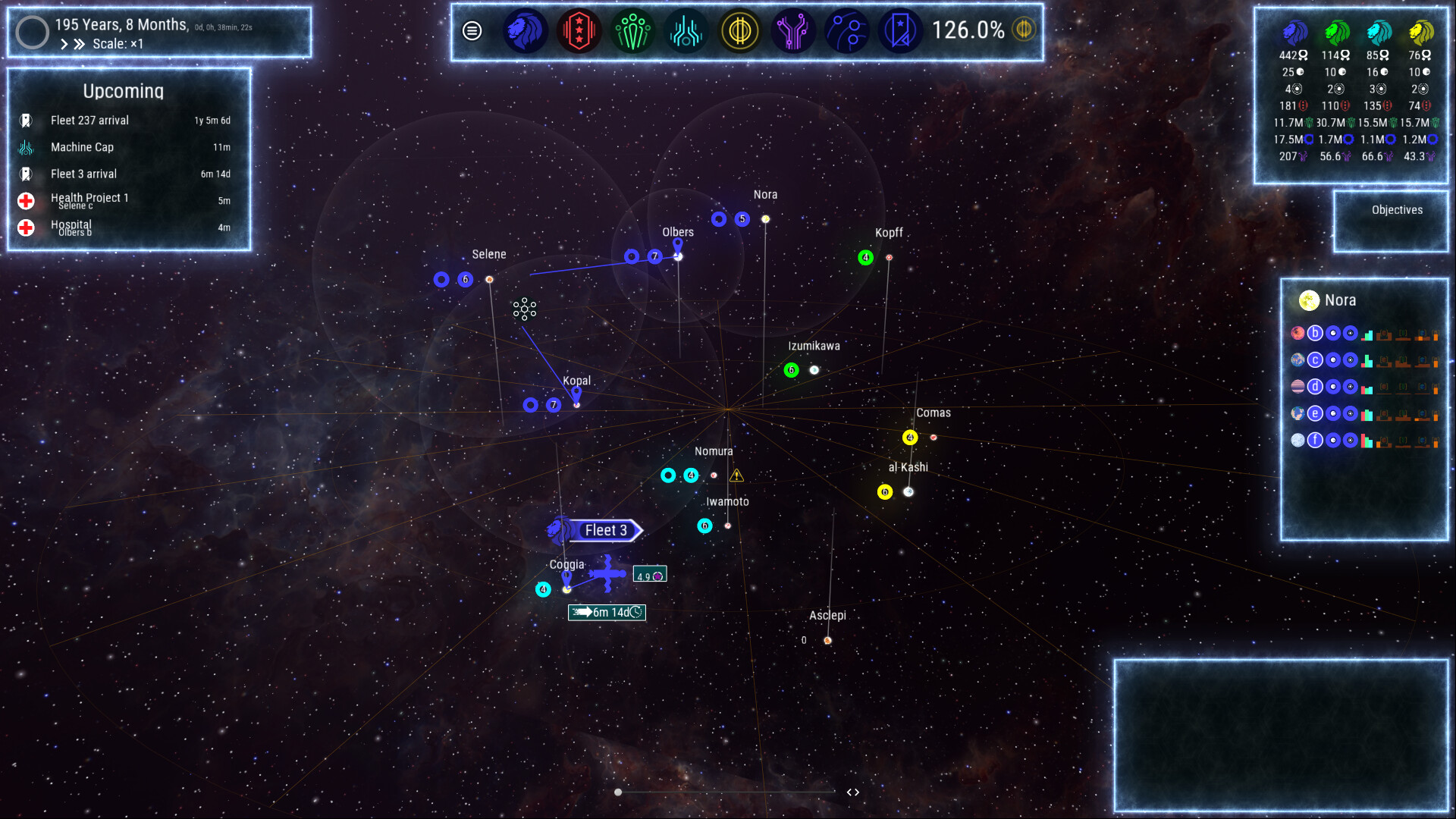Click the red cross icon beside Health Project 1

(x=27, y=201)
